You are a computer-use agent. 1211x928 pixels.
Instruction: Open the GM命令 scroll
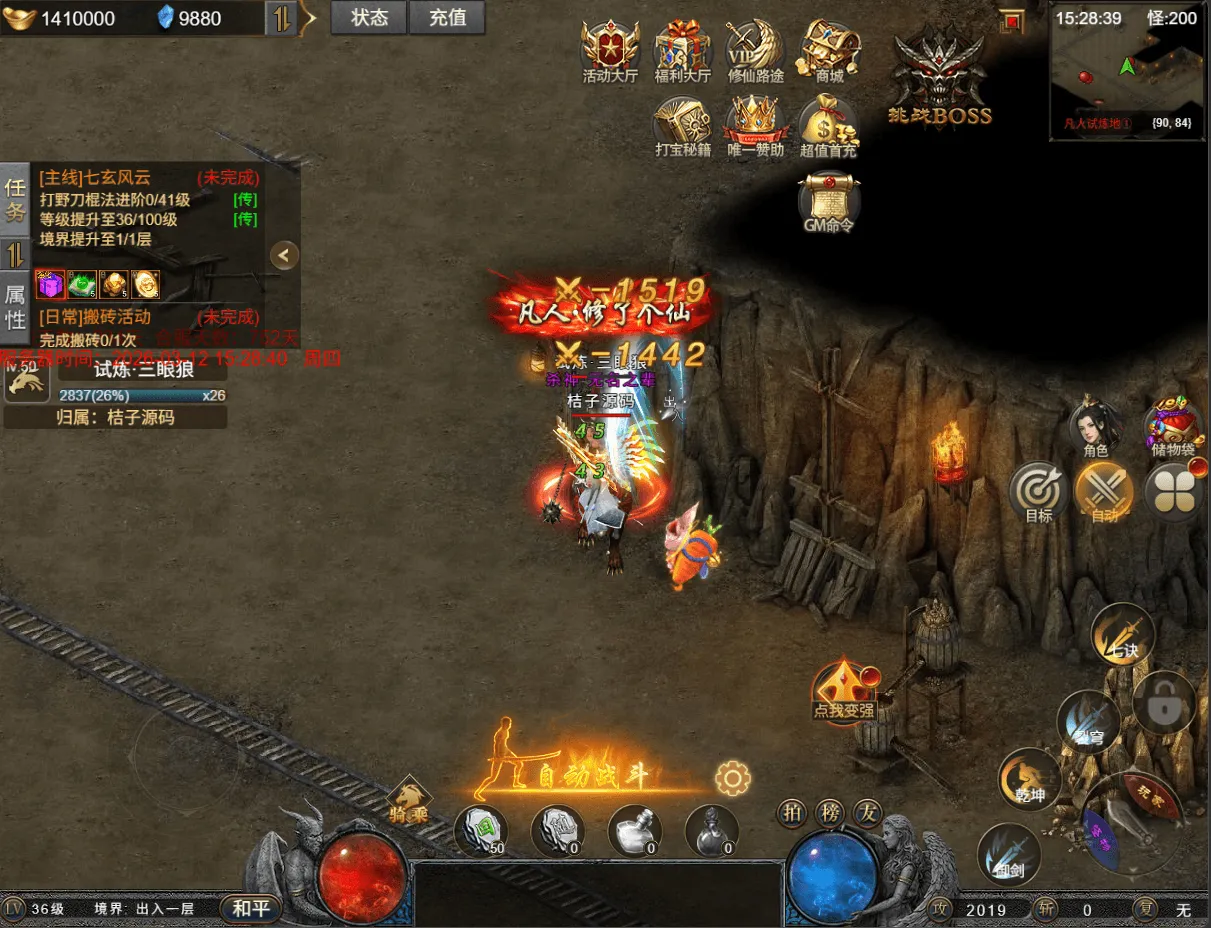pos(829,202)
